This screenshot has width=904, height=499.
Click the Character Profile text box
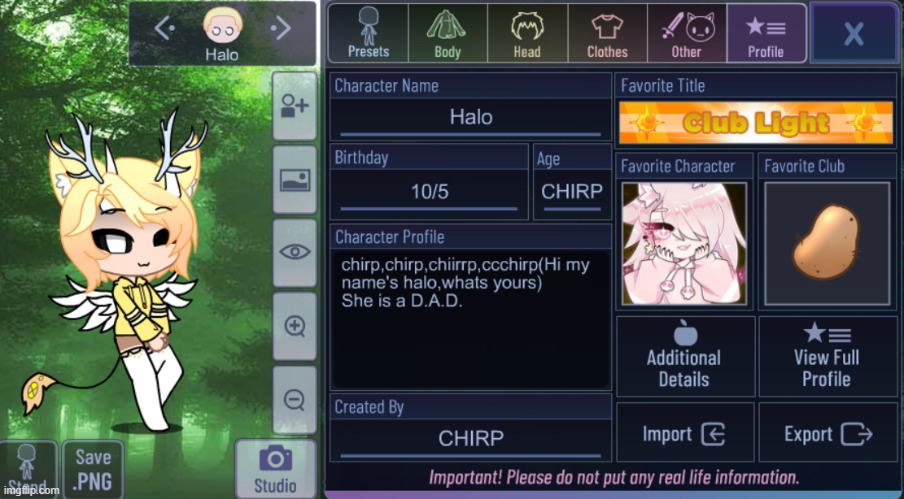(x=470, y=320)
